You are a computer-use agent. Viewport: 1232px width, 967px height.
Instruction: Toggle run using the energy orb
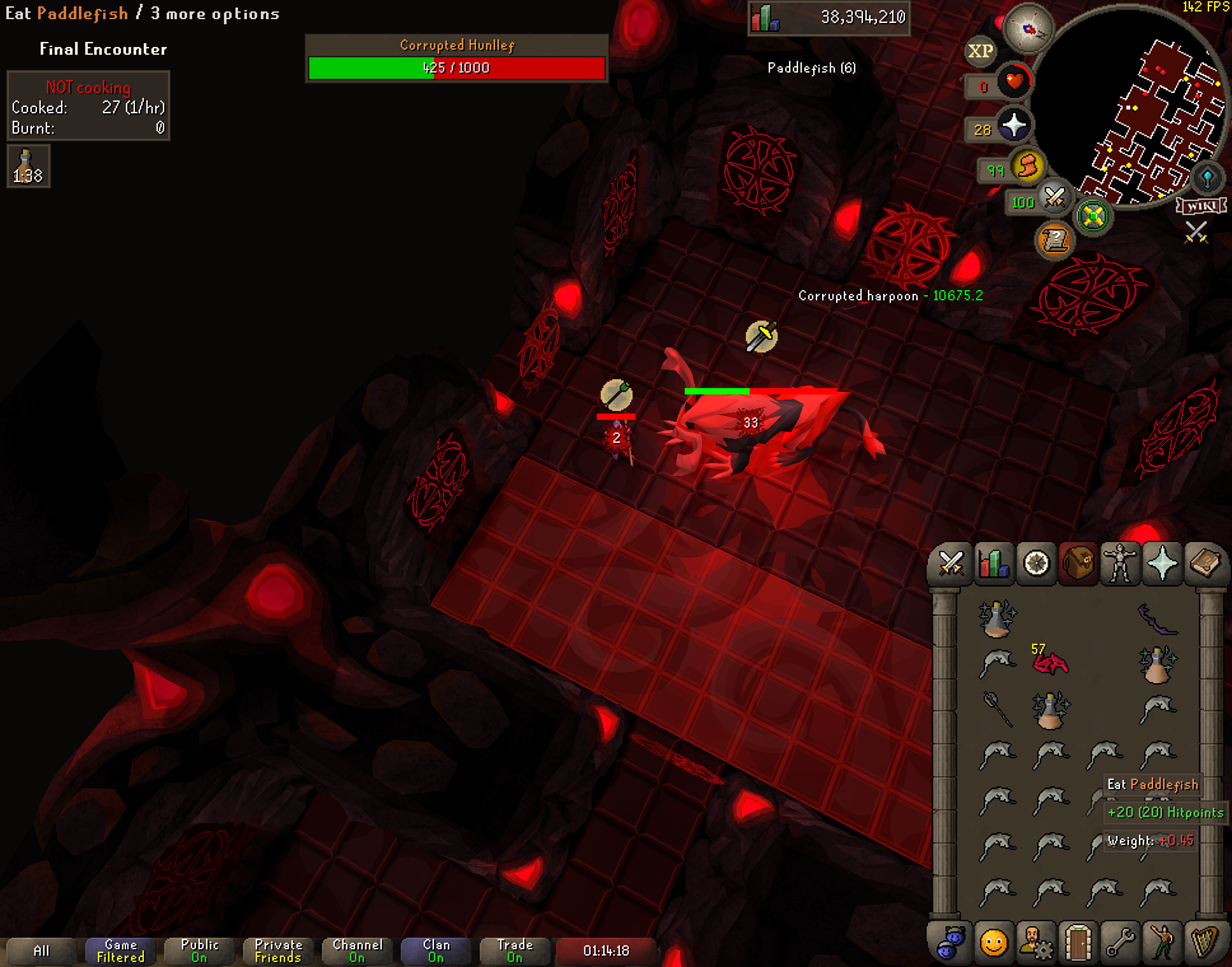[1027, 167]
